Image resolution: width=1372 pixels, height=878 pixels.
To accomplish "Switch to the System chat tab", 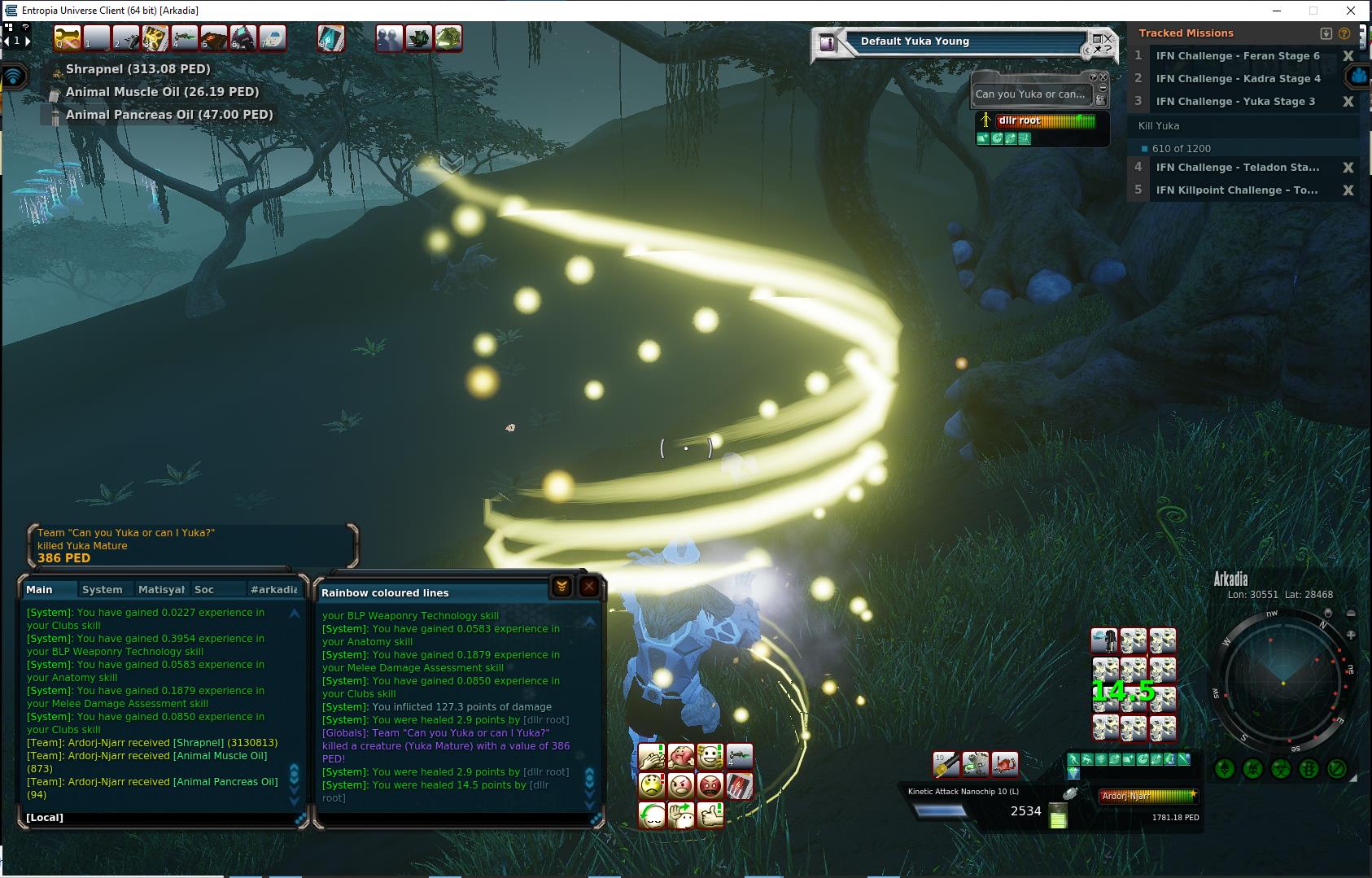I will 102,589.
